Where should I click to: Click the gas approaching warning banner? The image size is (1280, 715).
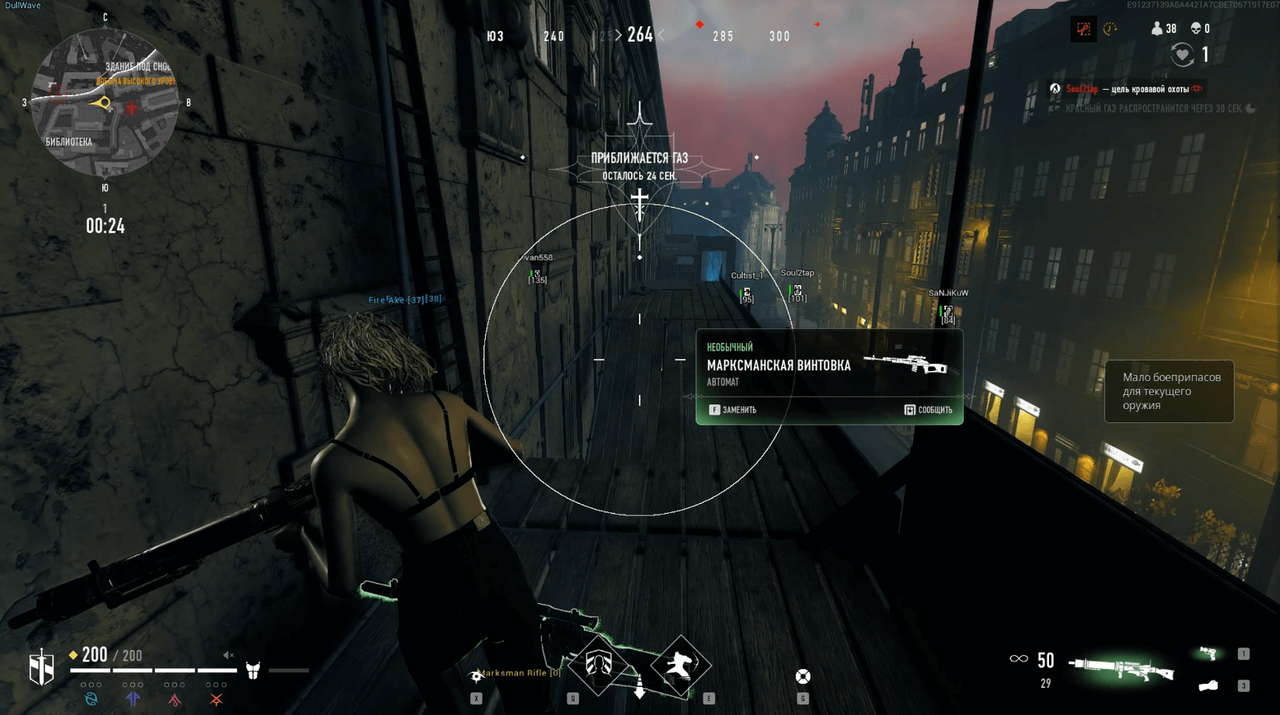point(639,166)
